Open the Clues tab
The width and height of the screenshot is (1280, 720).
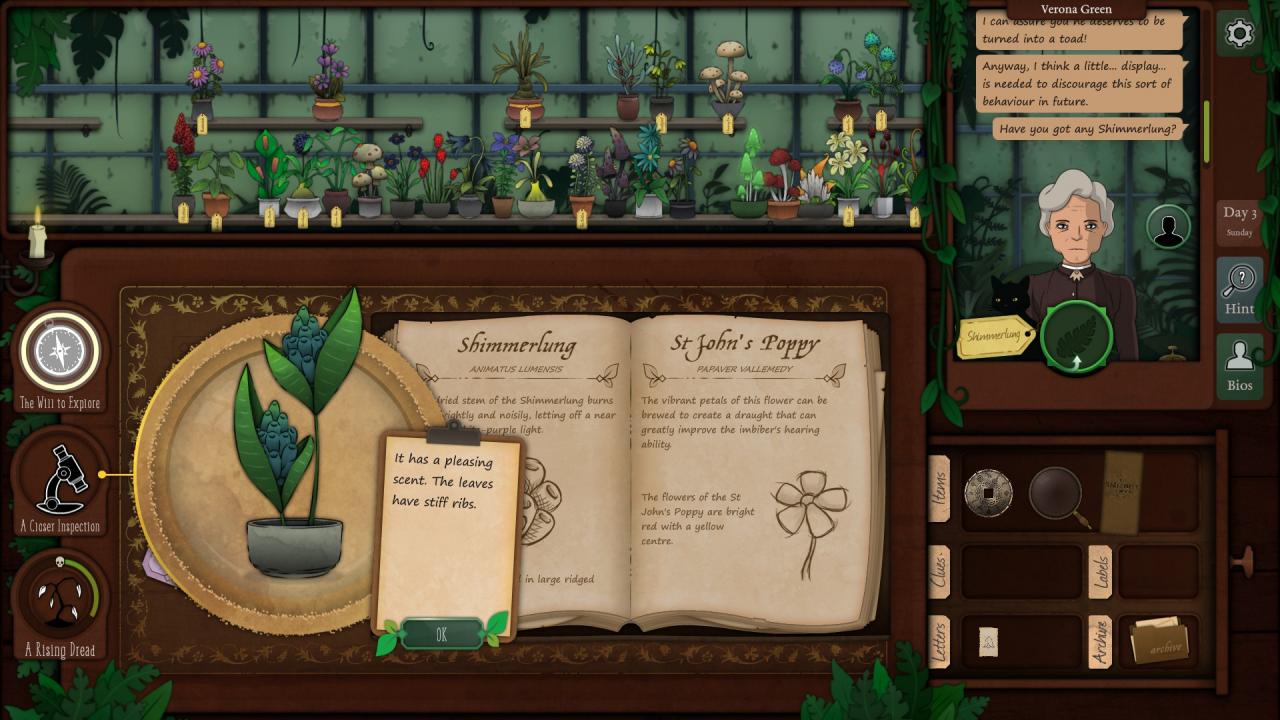pos(940,572)
